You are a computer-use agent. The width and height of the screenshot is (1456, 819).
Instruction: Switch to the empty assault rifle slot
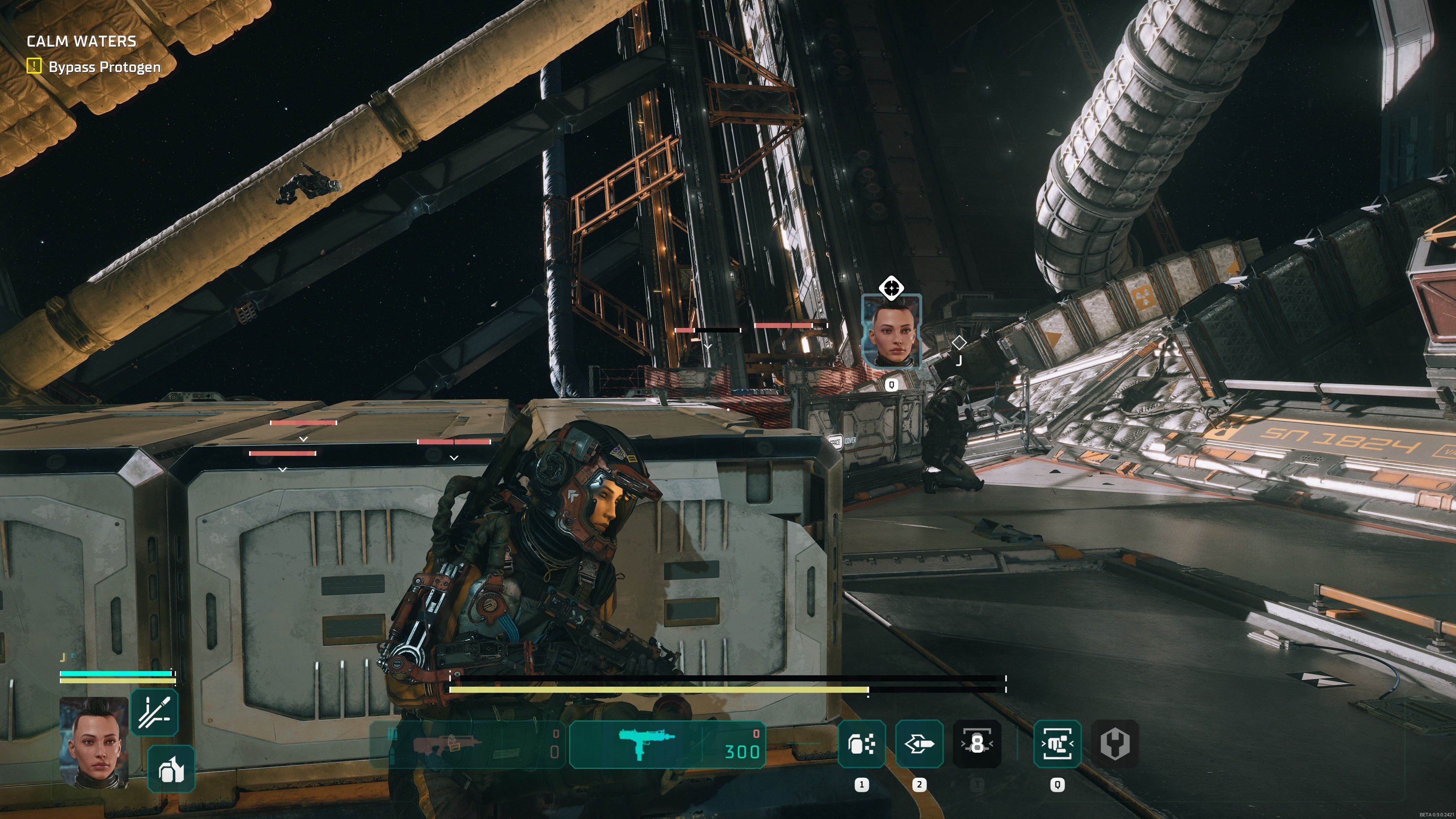(x=468, y=744)
